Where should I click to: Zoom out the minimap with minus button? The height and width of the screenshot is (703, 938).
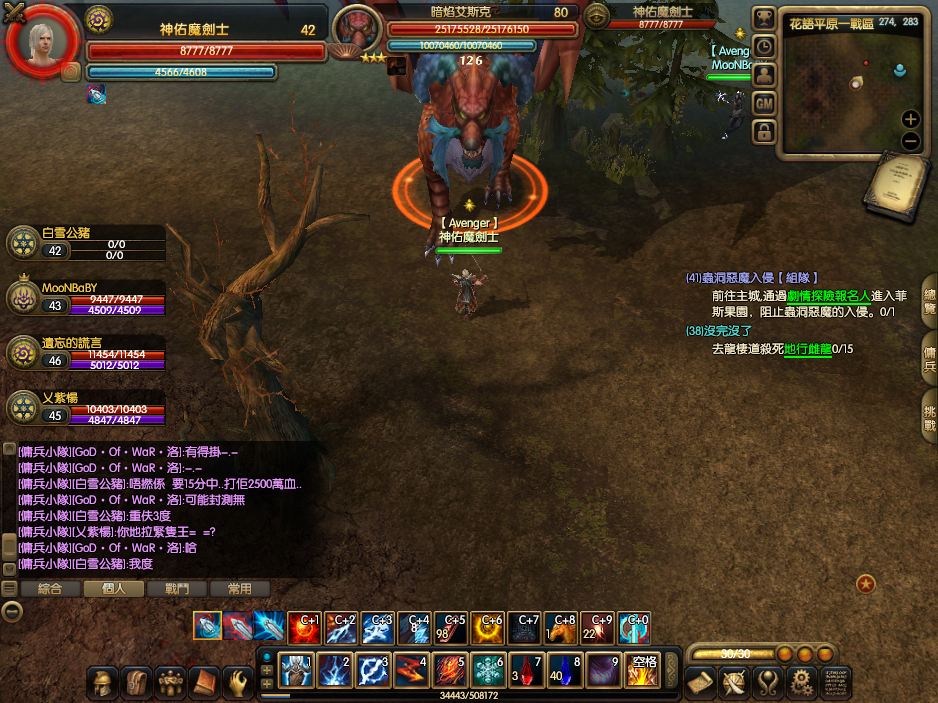(x=910, y=141)
